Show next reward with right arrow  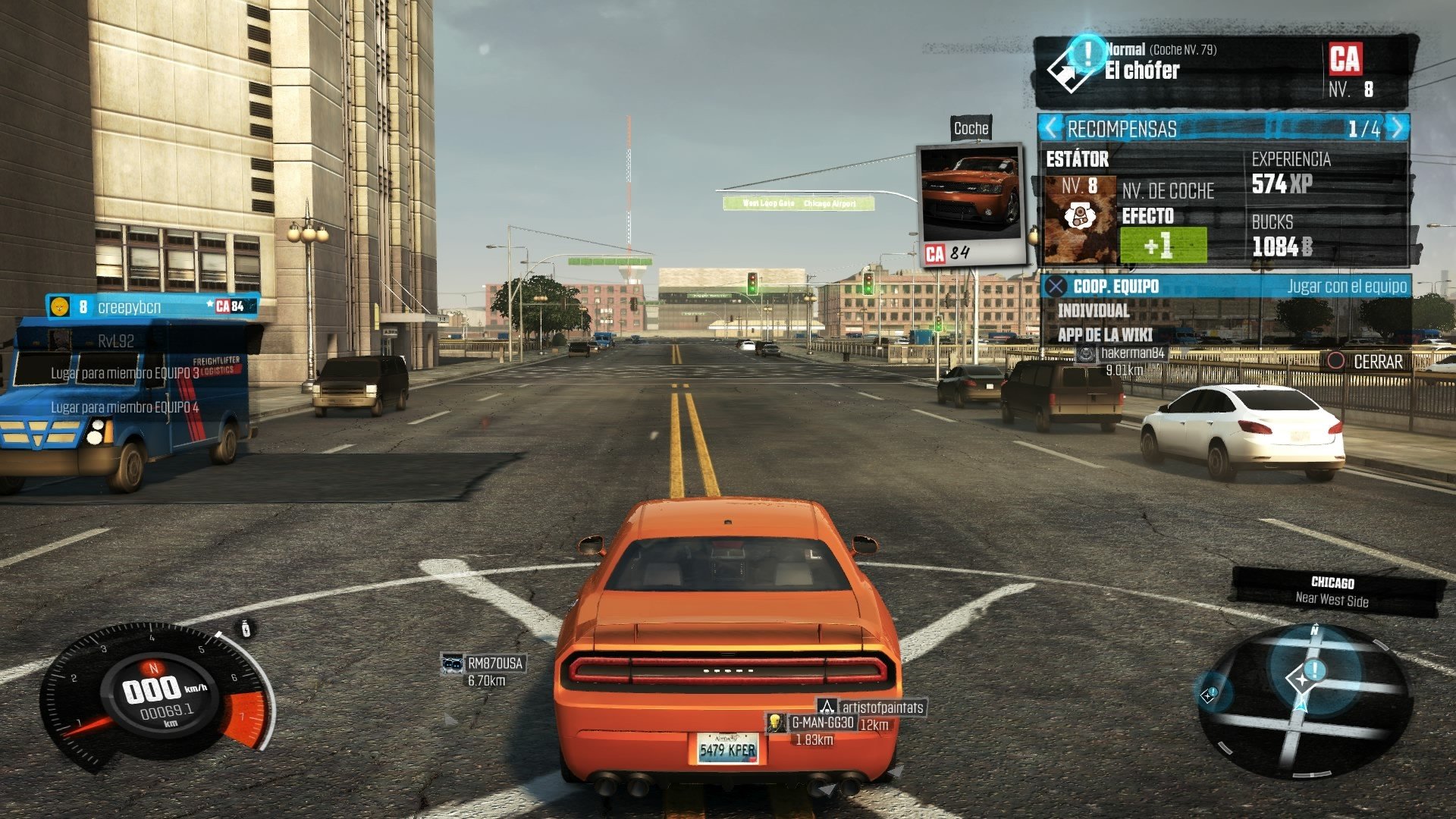pos(1398,128)
